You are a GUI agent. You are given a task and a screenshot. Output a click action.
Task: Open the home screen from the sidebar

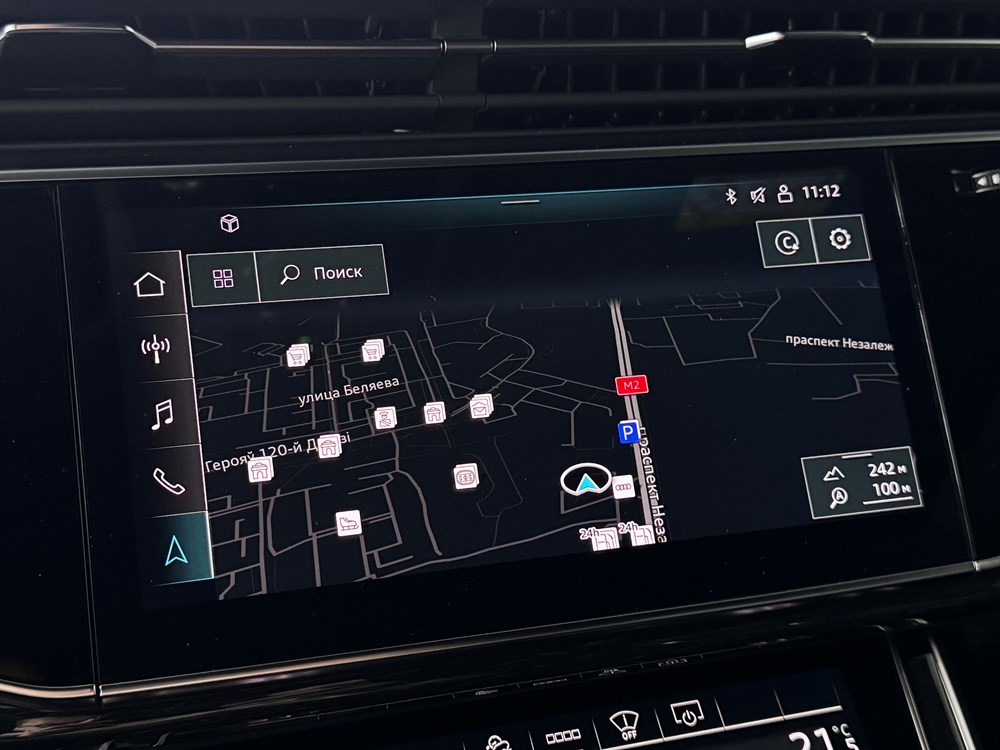(150, 285)
